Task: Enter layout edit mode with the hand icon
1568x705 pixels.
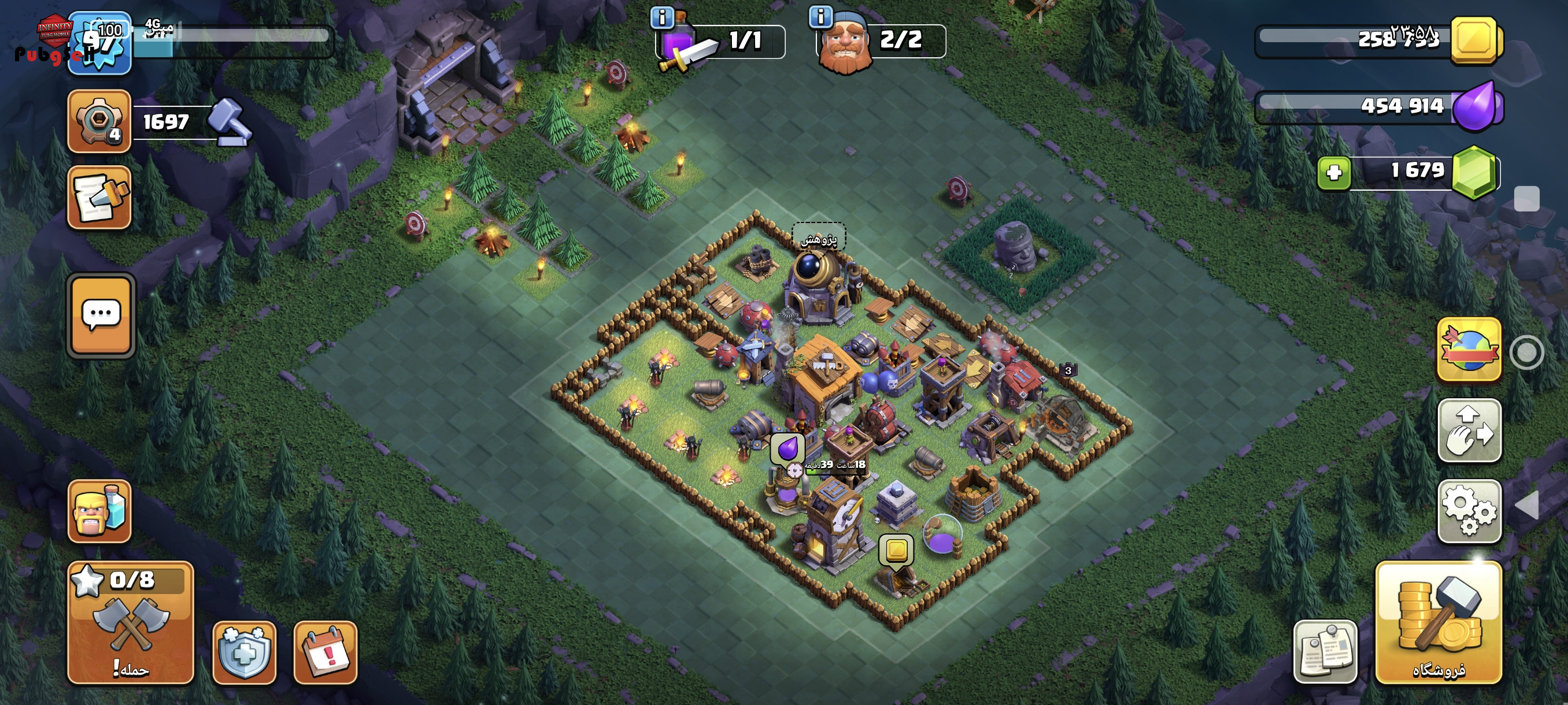Action: pos(1469,430)
